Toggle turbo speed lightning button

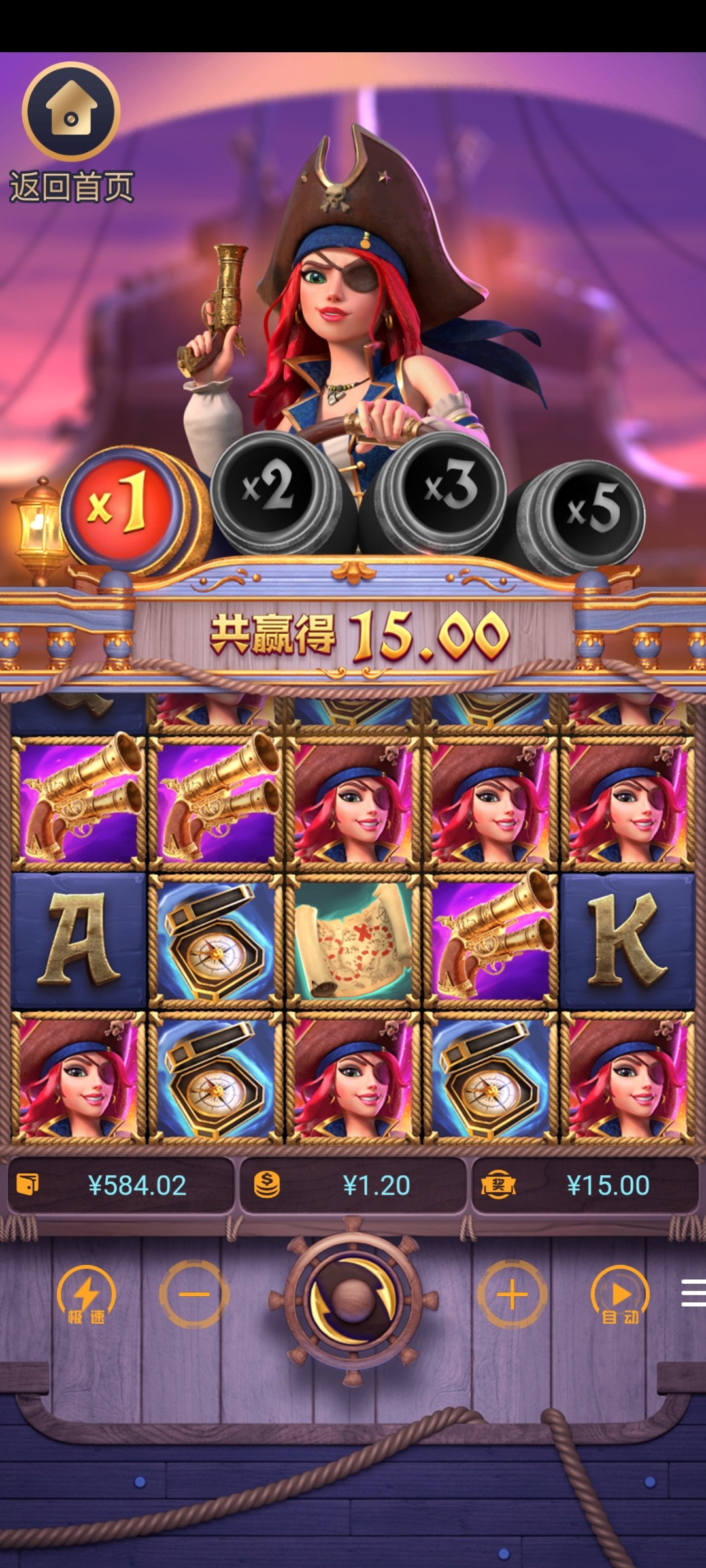(x=86, y=1296)
